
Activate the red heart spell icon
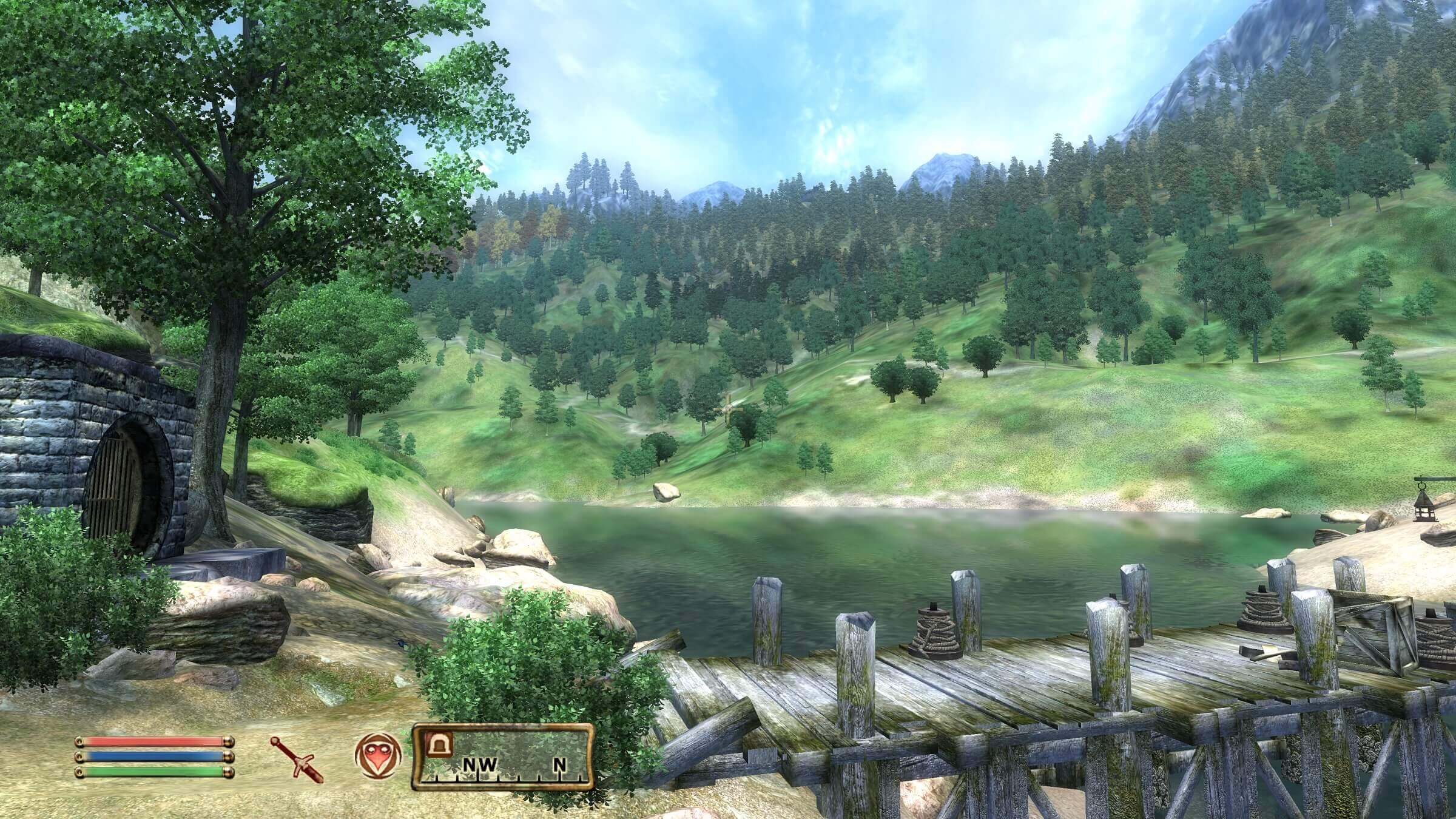[377, 756]
